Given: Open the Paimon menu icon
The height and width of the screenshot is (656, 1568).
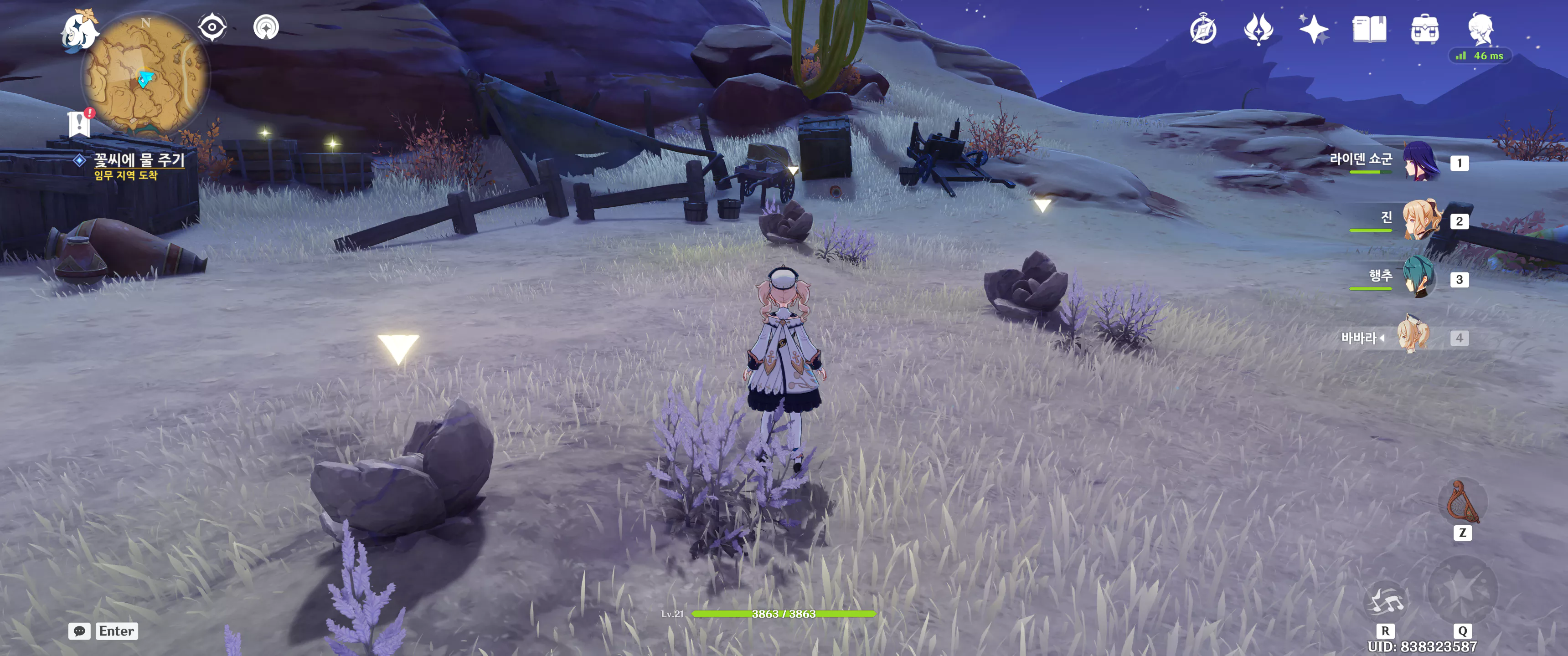Looking at the screenshot, I should pos(80,31).
